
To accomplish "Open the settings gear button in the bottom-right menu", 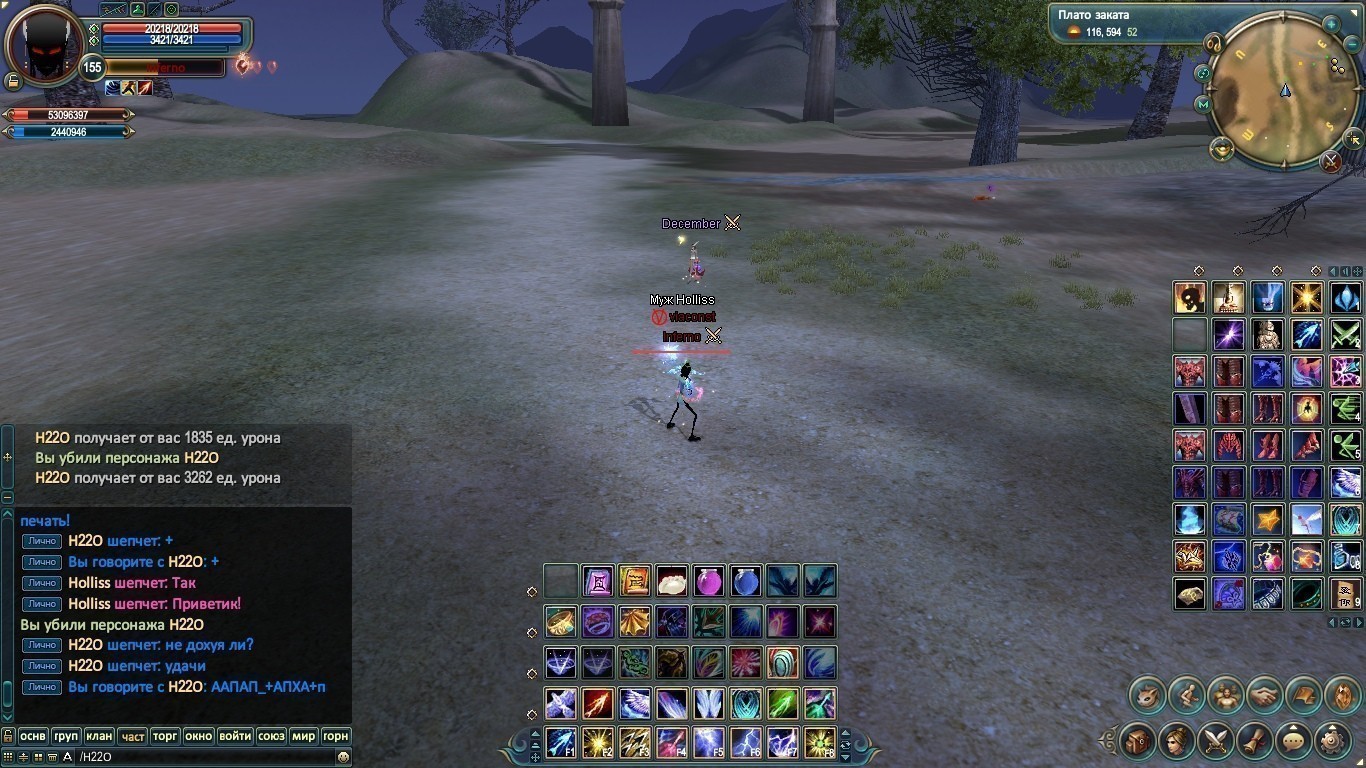I will pos(1332,741).
